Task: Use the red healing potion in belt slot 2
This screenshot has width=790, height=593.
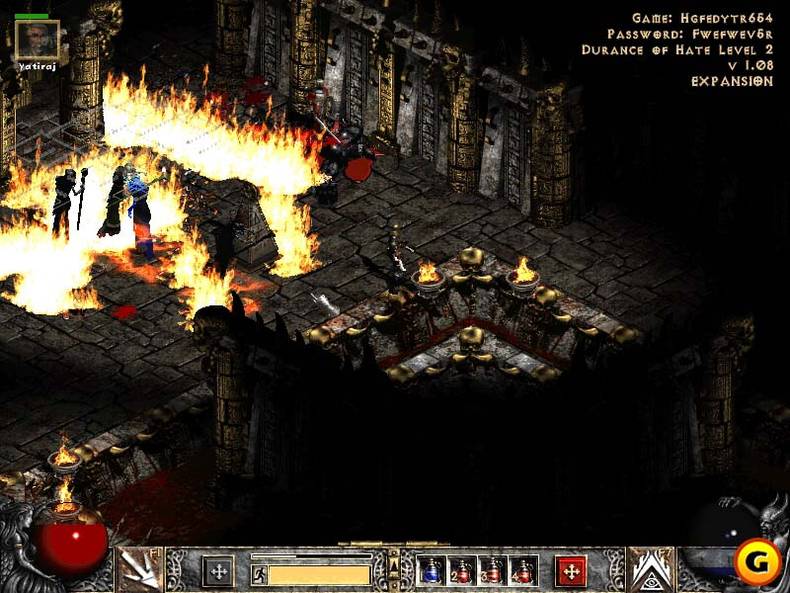Action: [463, 570]
